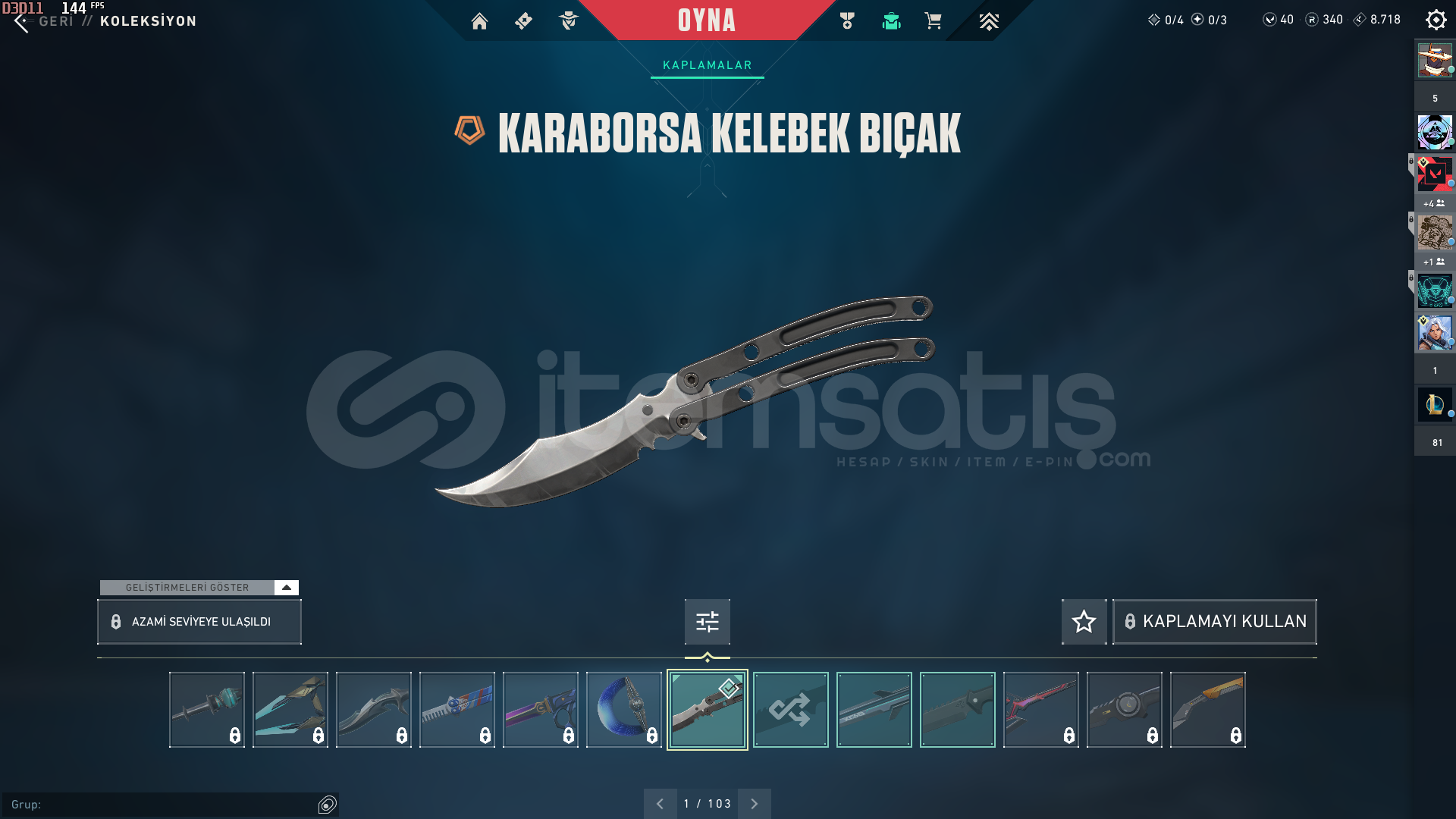Open the OYNA play tab

click(706, 21)
